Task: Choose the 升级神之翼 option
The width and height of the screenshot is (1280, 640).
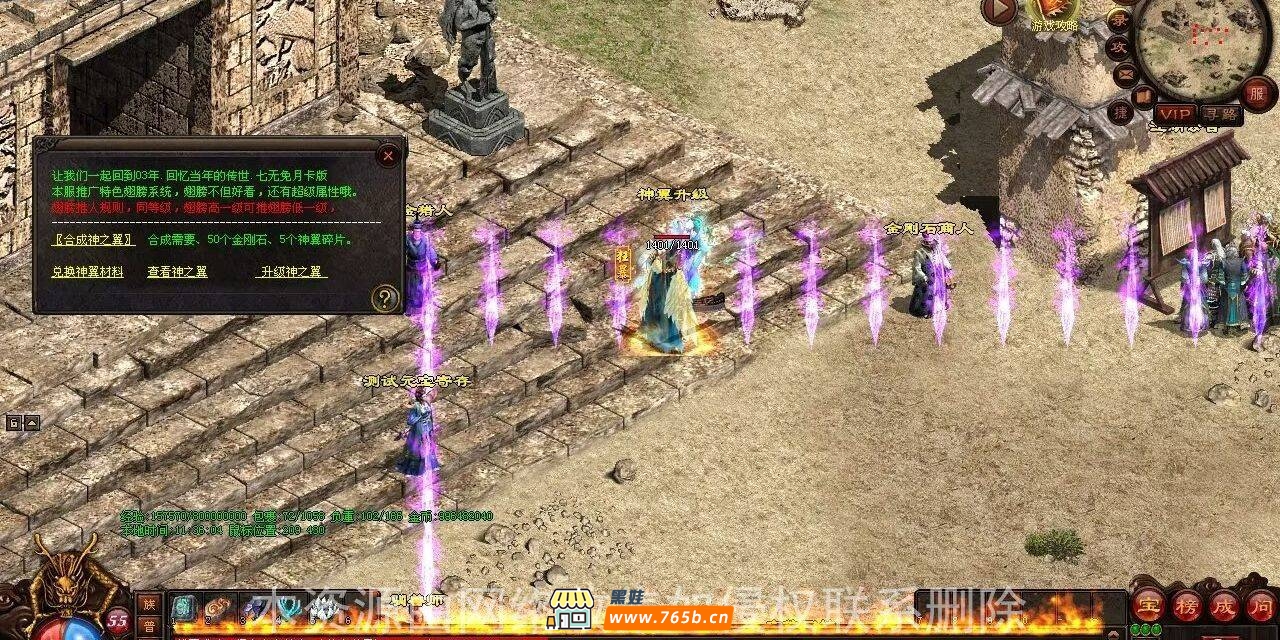Action: pos(292,272)
